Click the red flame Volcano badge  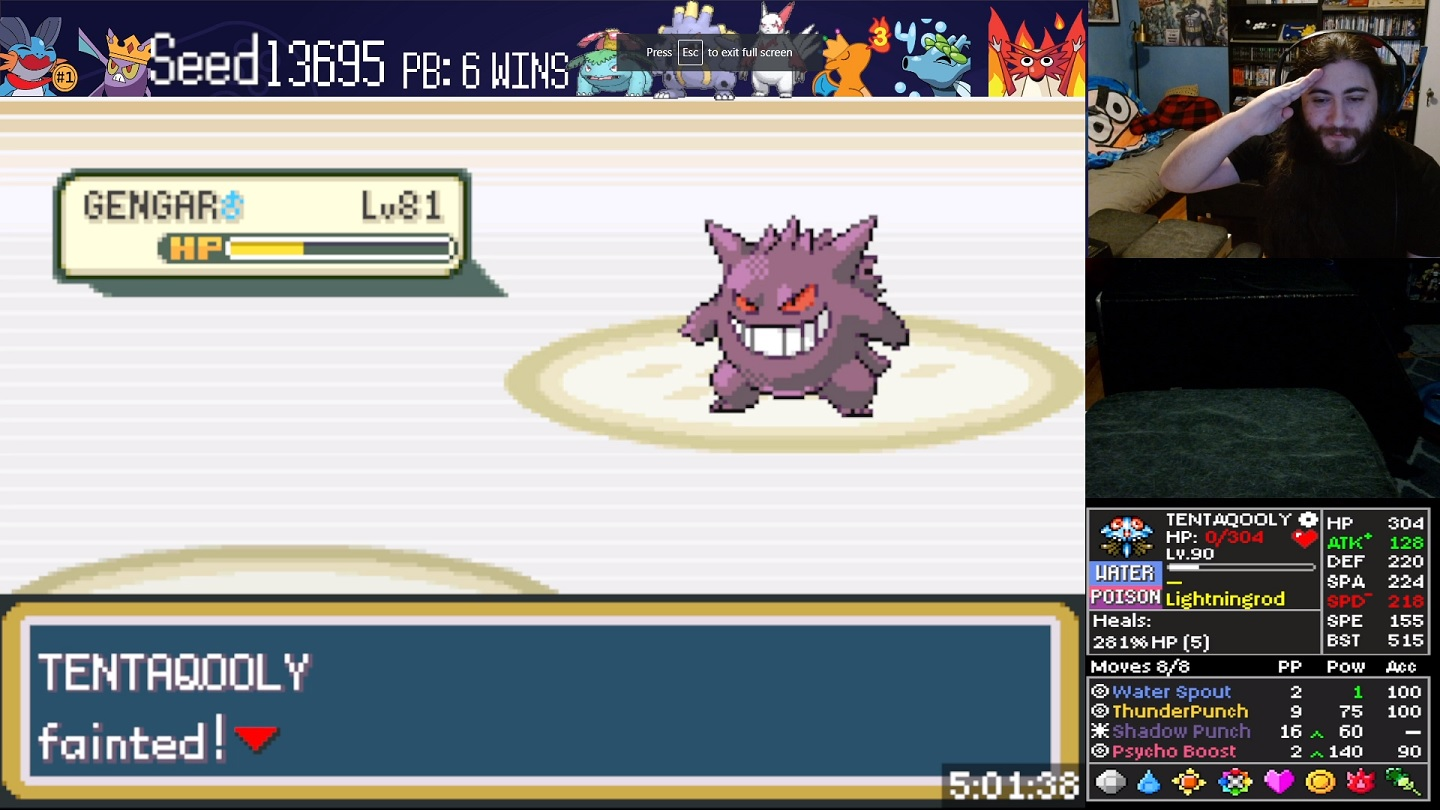[1361, 782]
